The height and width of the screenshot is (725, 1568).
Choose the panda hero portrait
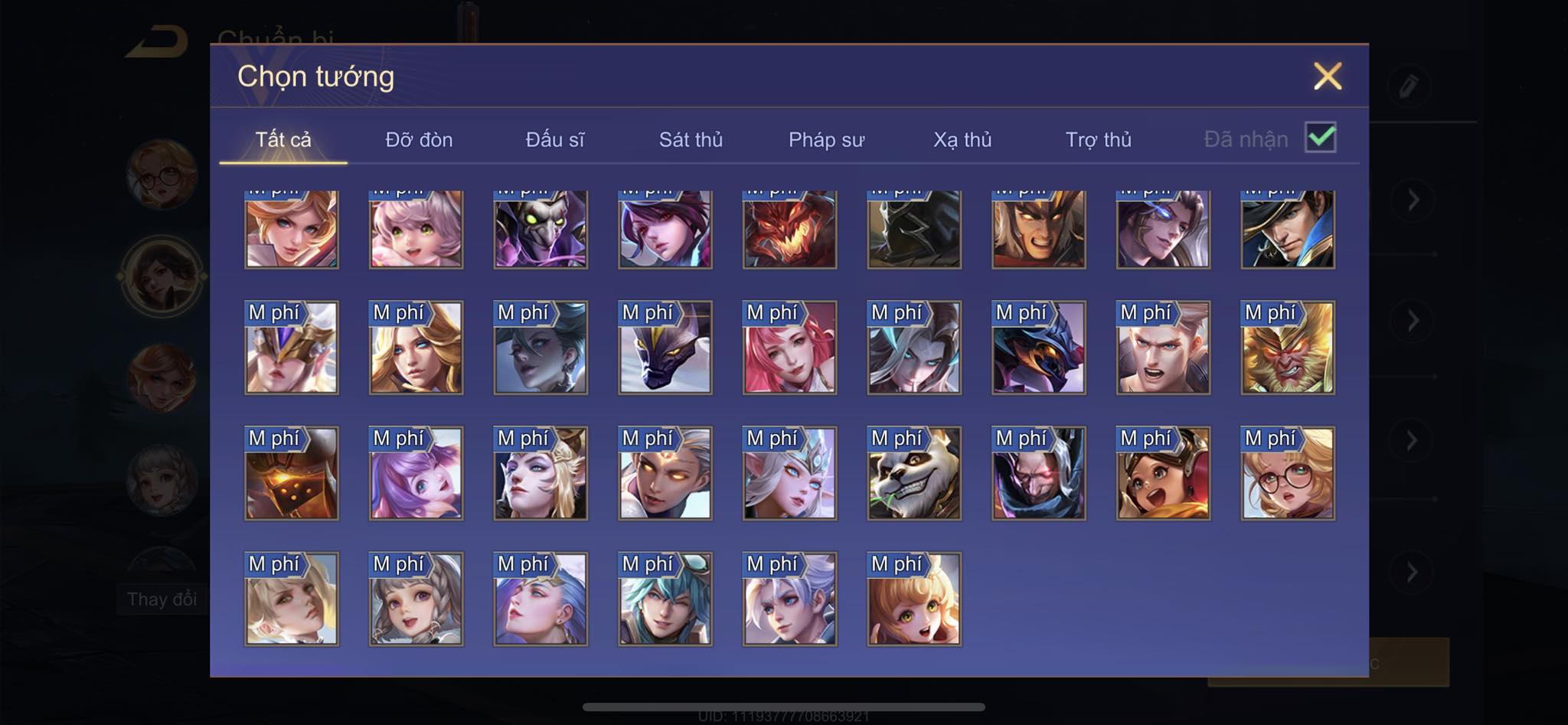[914, 473]
